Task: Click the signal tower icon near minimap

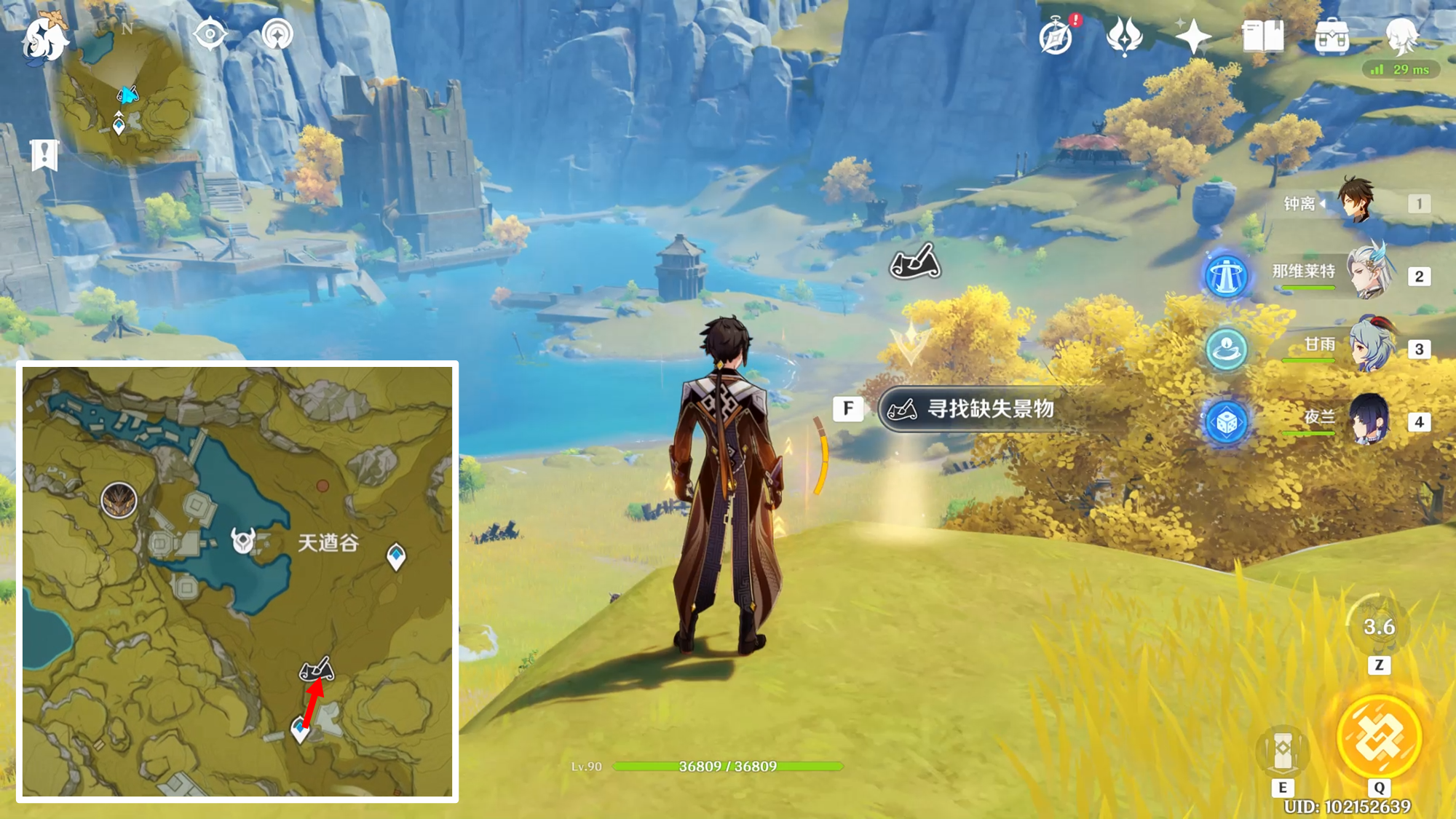Action: click(x=277, y=34)
